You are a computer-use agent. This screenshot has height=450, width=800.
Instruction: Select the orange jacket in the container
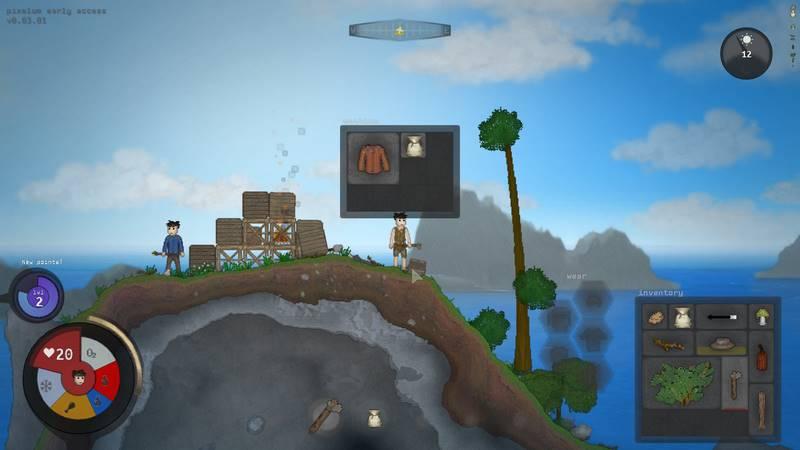[x=371, y=158]
